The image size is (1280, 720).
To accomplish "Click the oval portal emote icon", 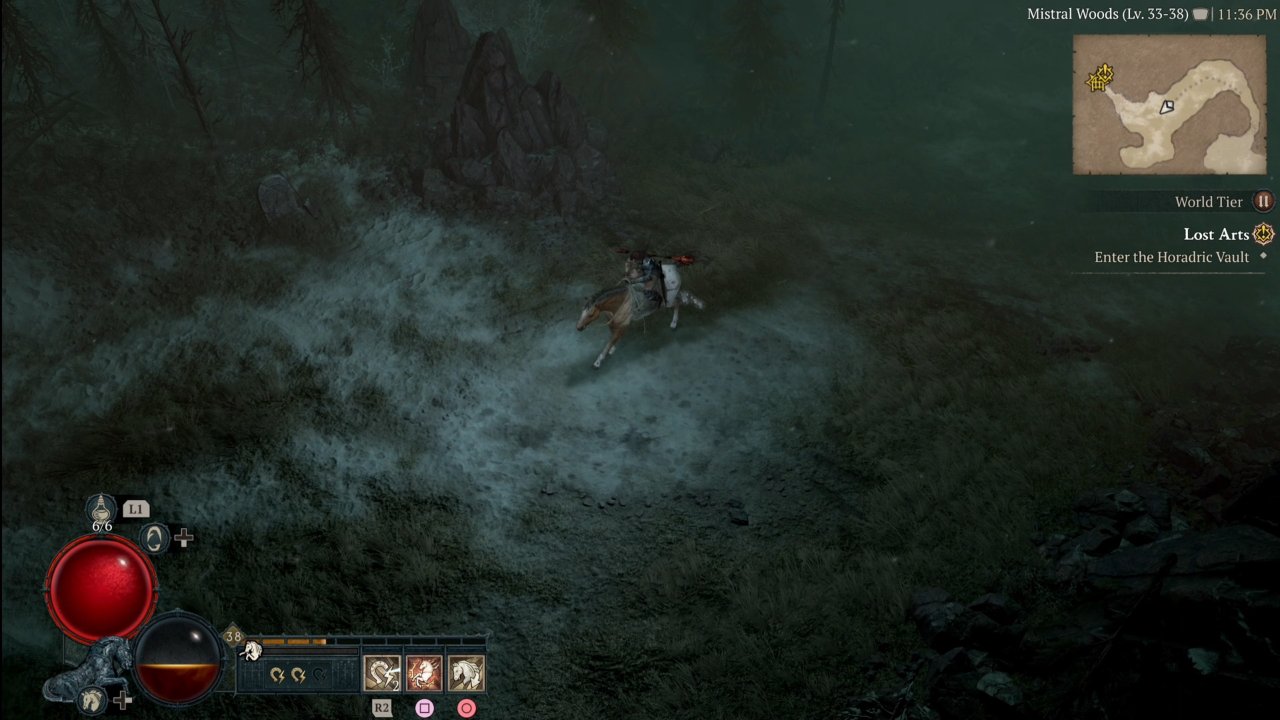I will pos(154,538).
